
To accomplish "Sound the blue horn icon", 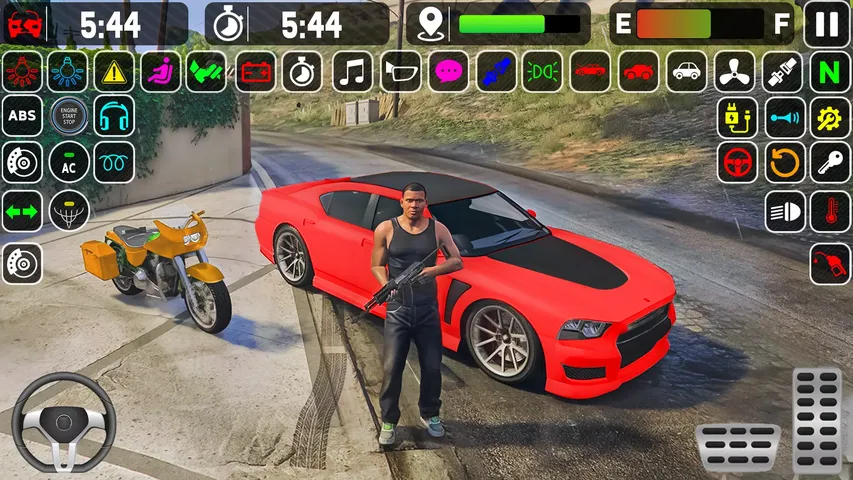I will 785,117.
